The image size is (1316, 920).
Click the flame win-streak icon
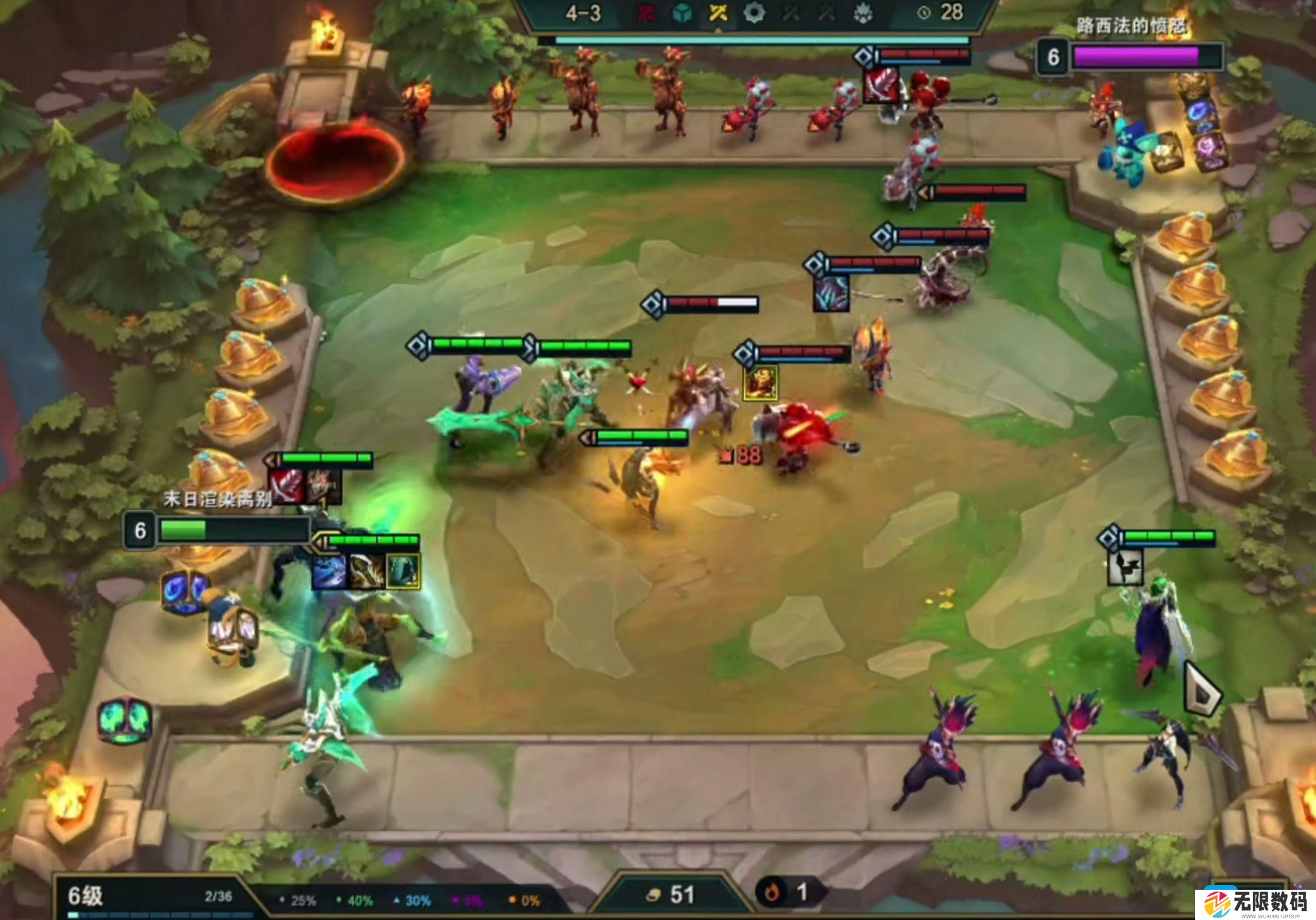(x=772, y=892)
